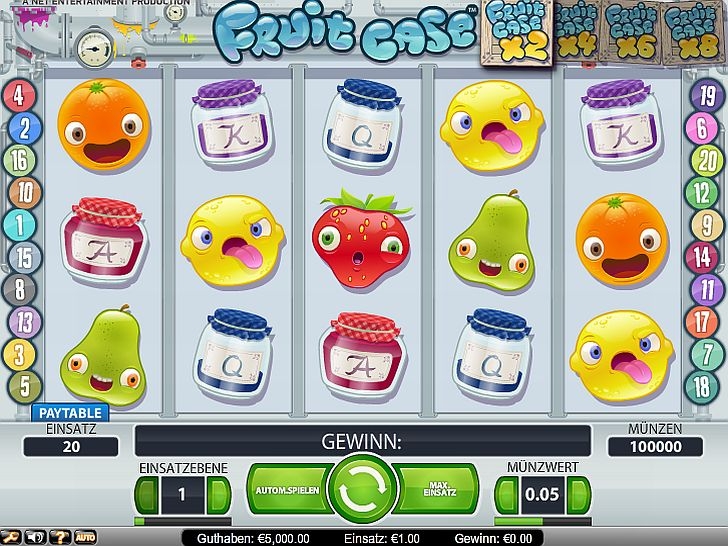
Task: Open the Paytable
Action: tap(71, 412)
